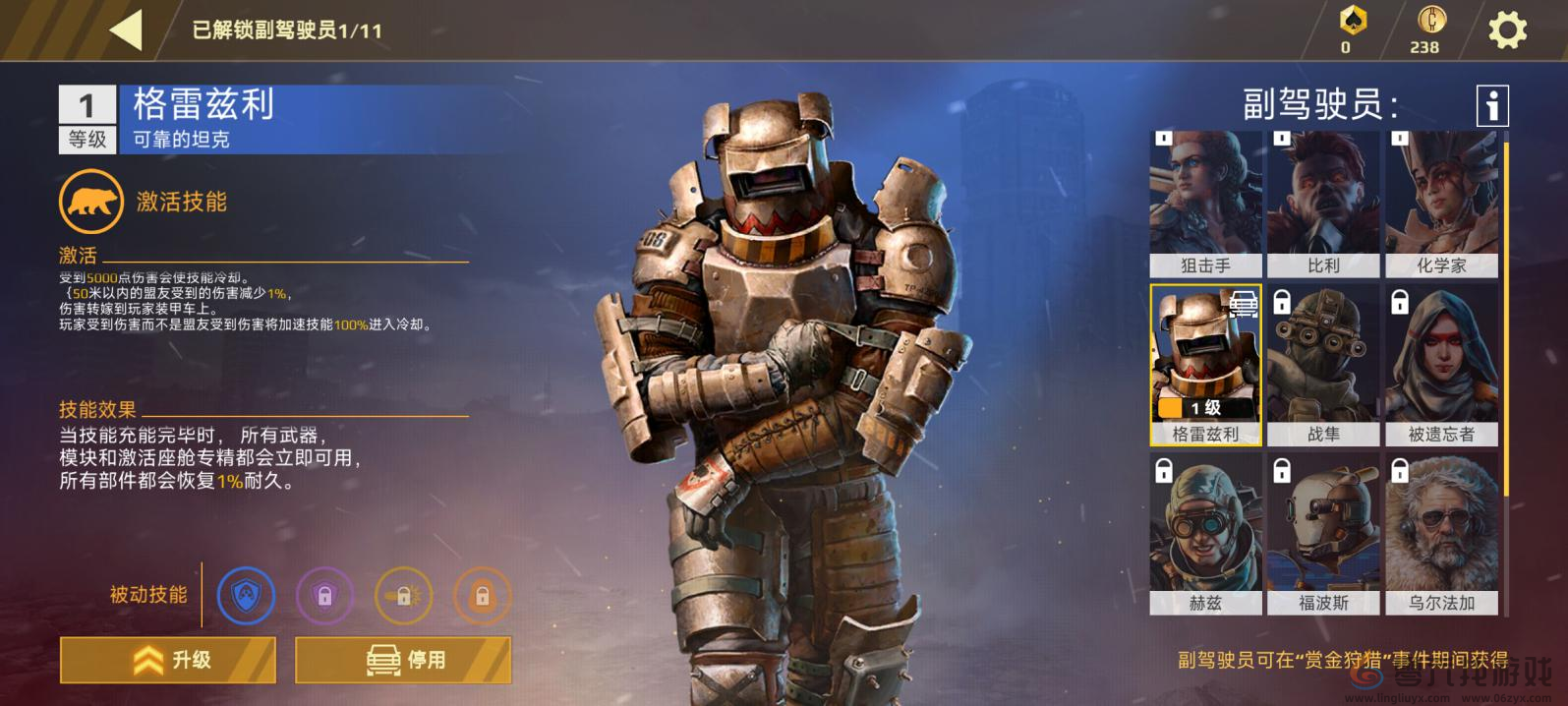Inspect the purple locked passive skill
The image size is (1568, 706).
324,596
